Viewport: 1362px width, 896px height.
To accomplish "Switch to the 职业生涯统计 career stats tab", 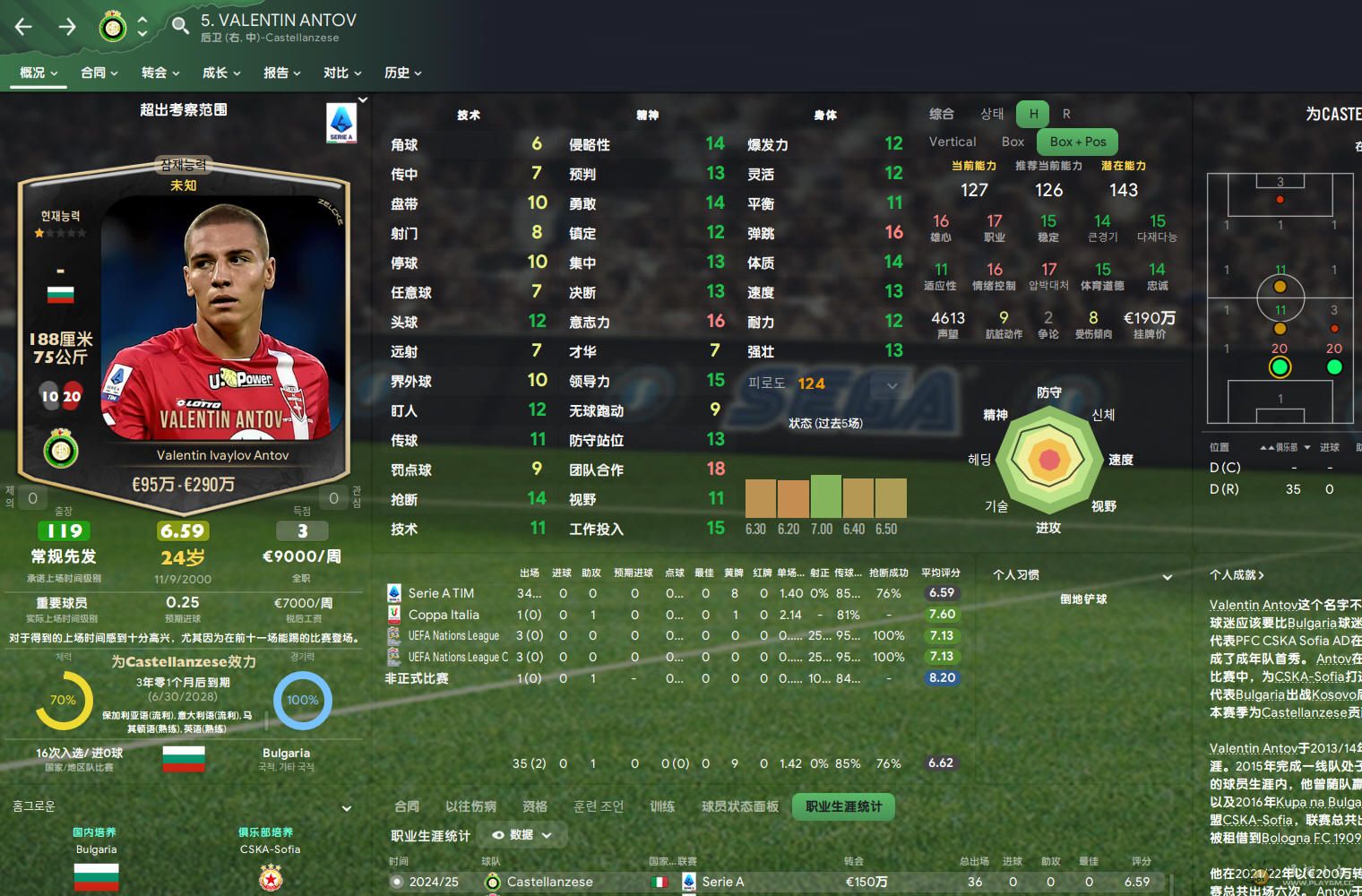I will click(843, 806).
